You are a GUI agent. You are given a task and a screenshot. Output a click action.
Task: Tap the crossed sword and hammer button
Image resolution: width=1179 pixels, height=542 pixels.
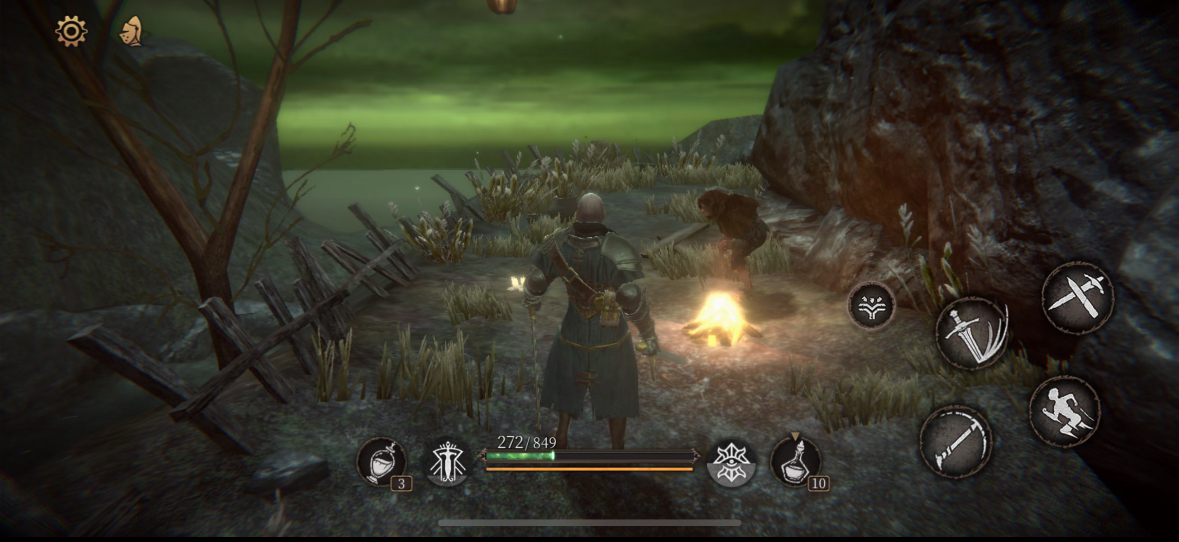1077,297
